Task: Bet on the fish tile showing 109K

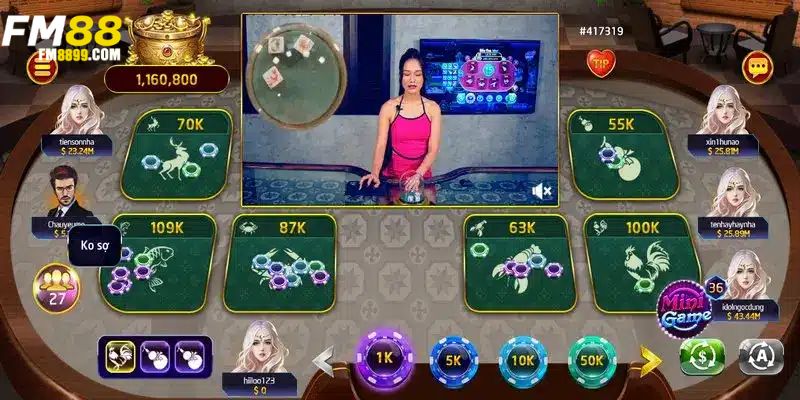Action: (160, 262)
